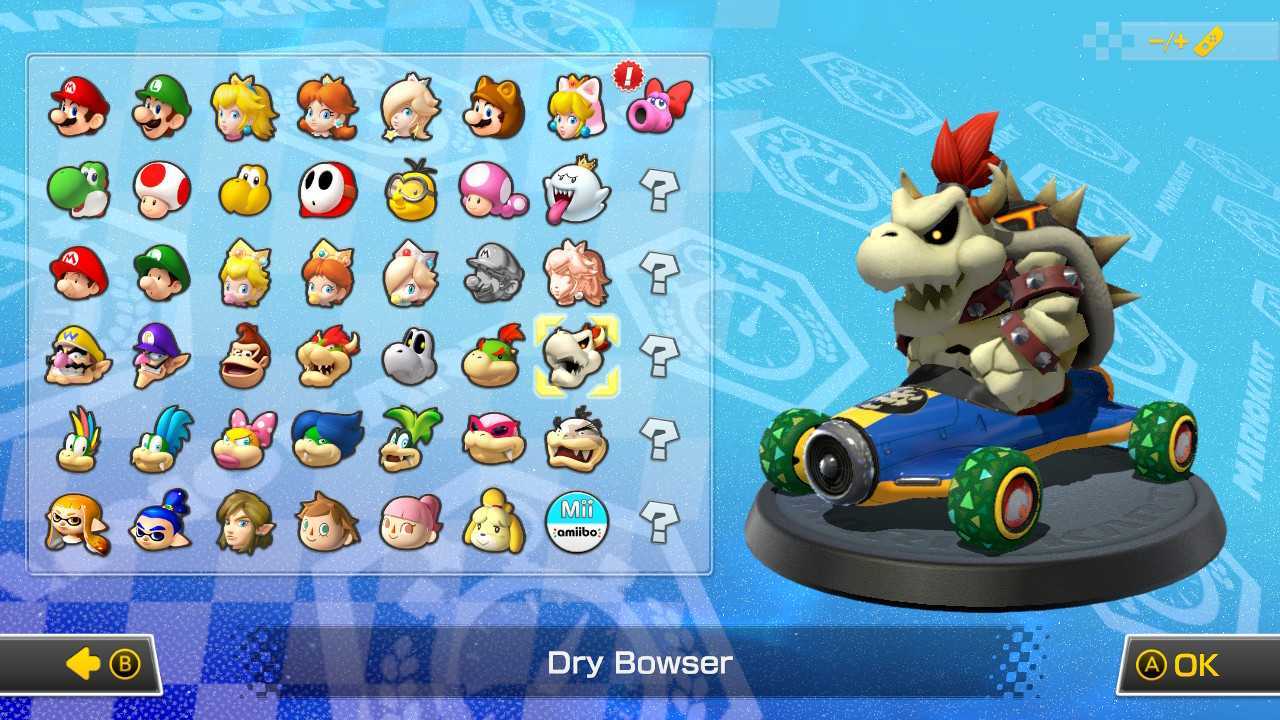Select Metal Mario's portrait
Viewport: 1280px width, 720px height.
pos(494,272)
